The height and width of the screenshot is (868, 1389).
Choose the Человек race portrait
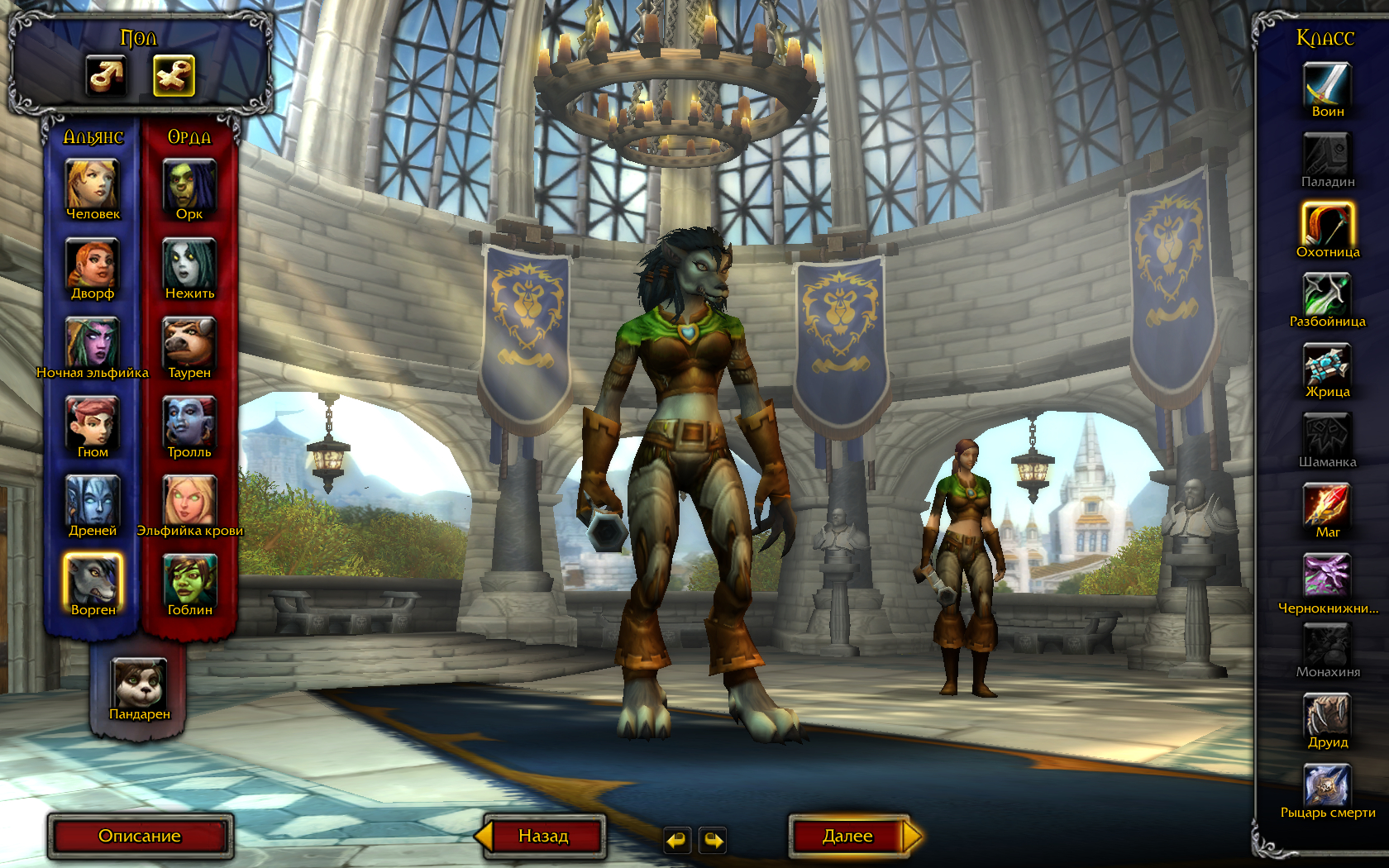[93, 185]
